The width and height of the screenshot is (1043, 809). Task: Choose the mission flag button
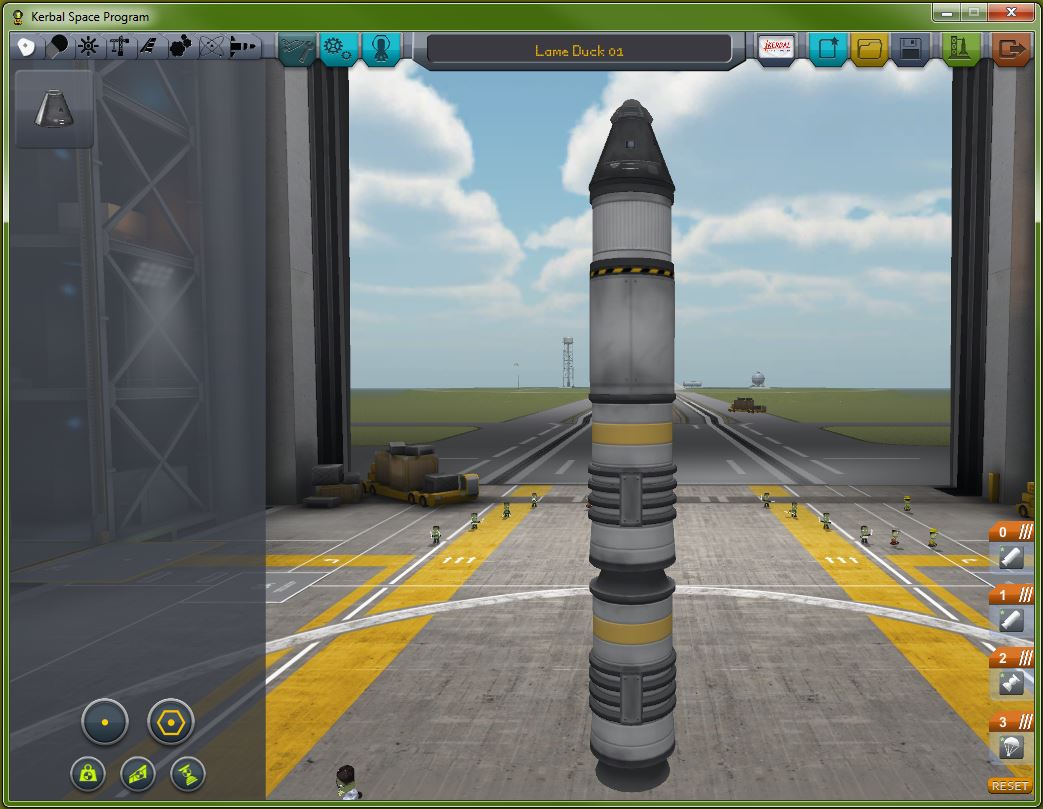point(777,48)
